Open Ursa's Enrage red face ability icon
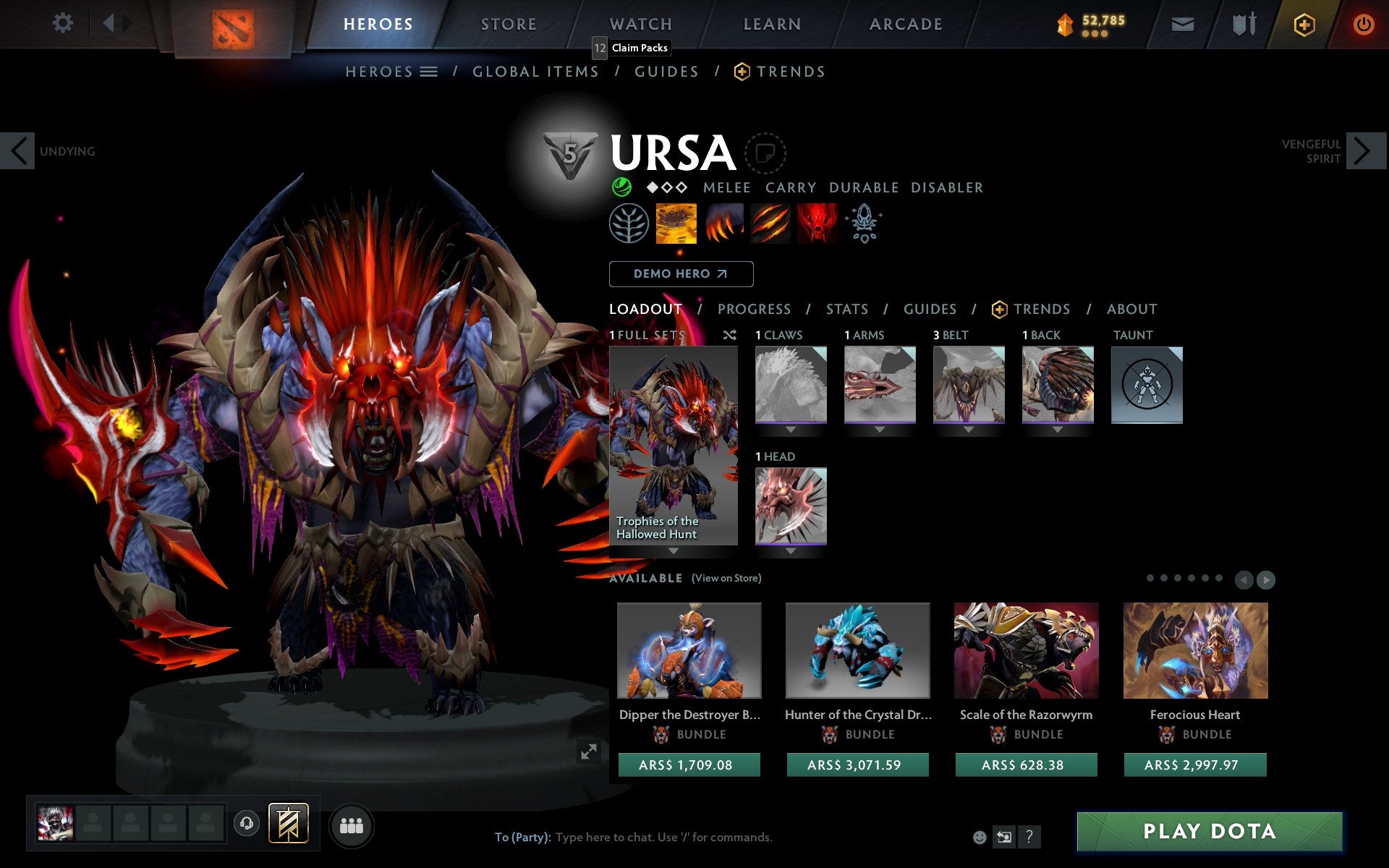Image resolution: width=1389 pixels, height=868 pixels. tap(817, 224)
